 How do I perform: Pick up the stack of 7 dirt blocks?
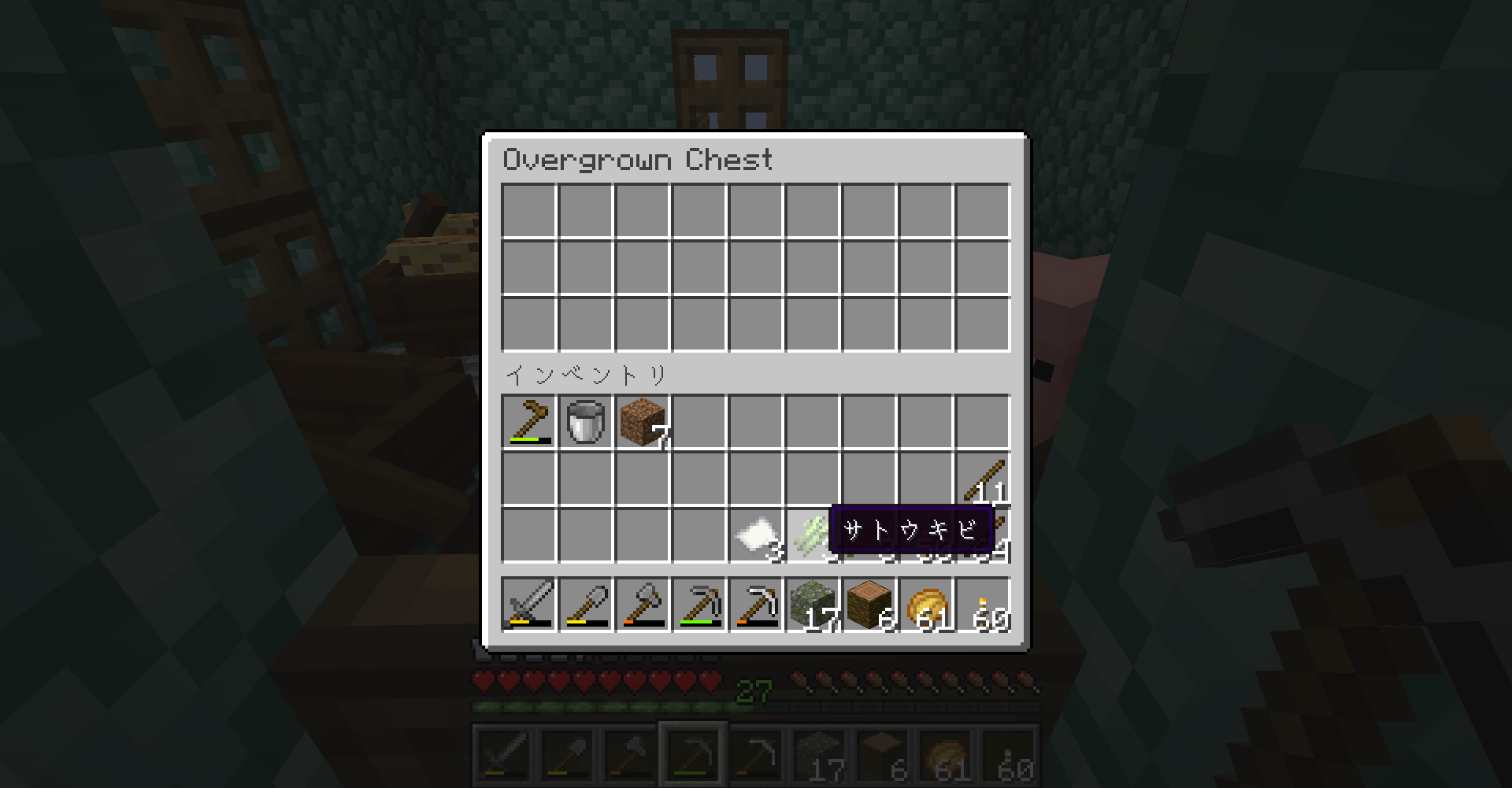[x=642, y=422]
